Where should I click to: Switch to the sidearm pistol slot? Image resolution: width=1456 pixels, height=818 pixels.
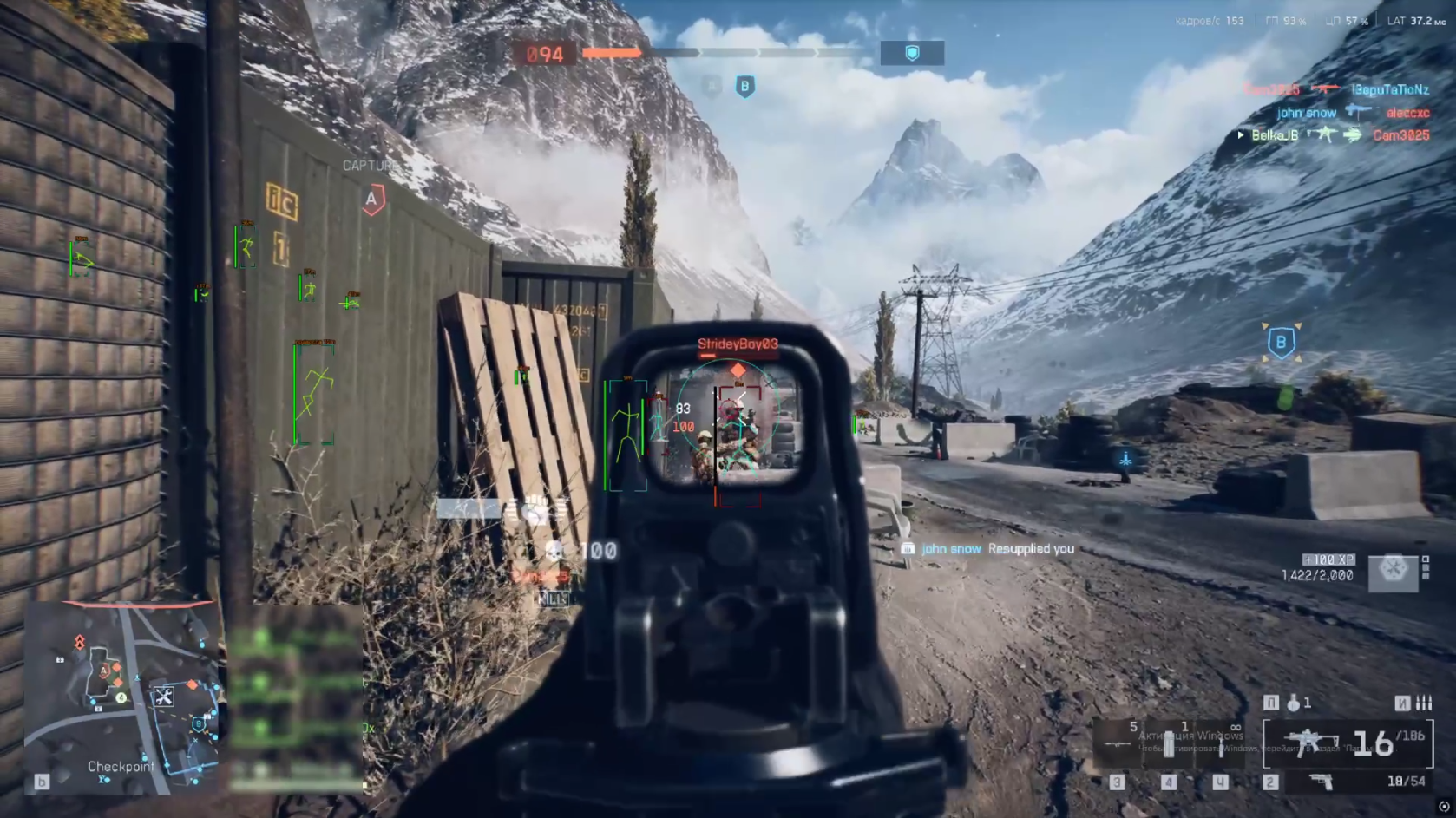[1322, 782]
